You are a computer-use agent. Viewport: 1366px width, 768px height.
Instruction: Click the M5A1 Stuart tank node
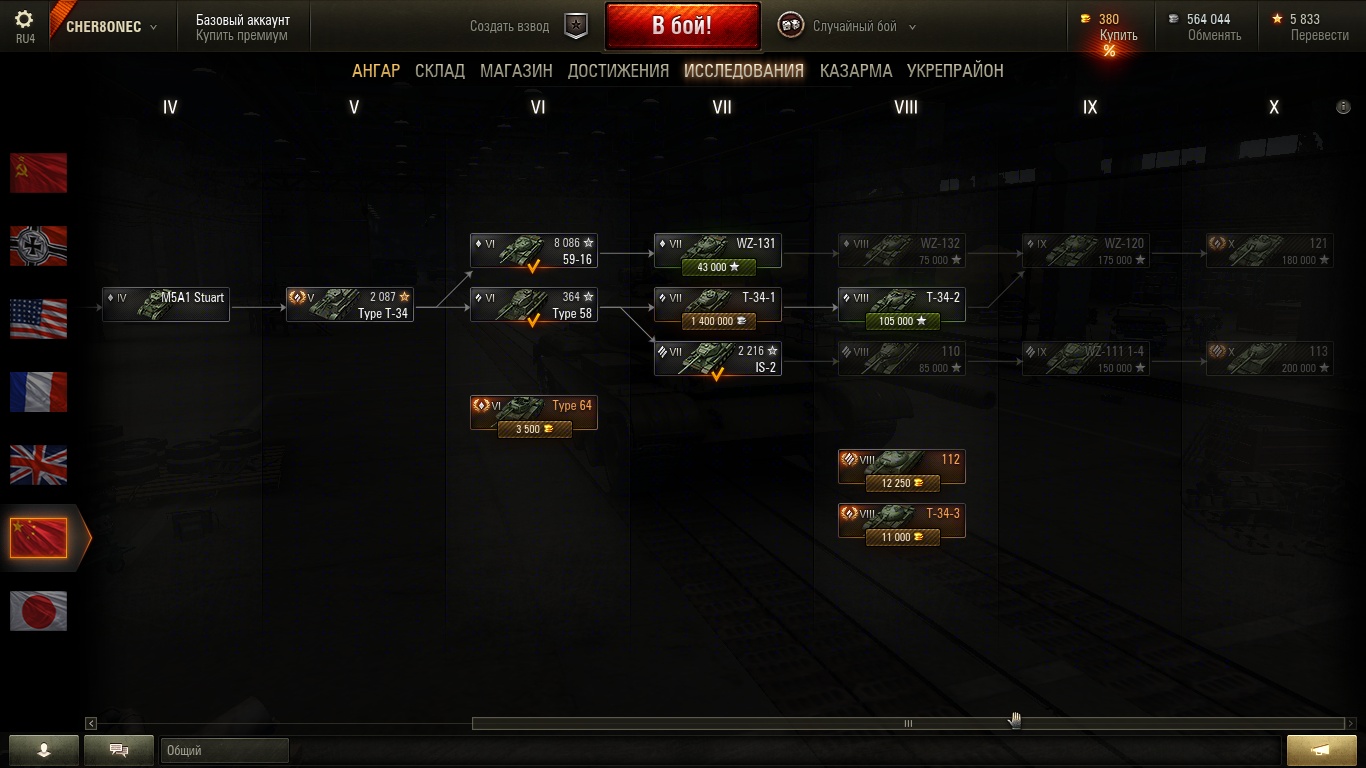coord(166,305)
